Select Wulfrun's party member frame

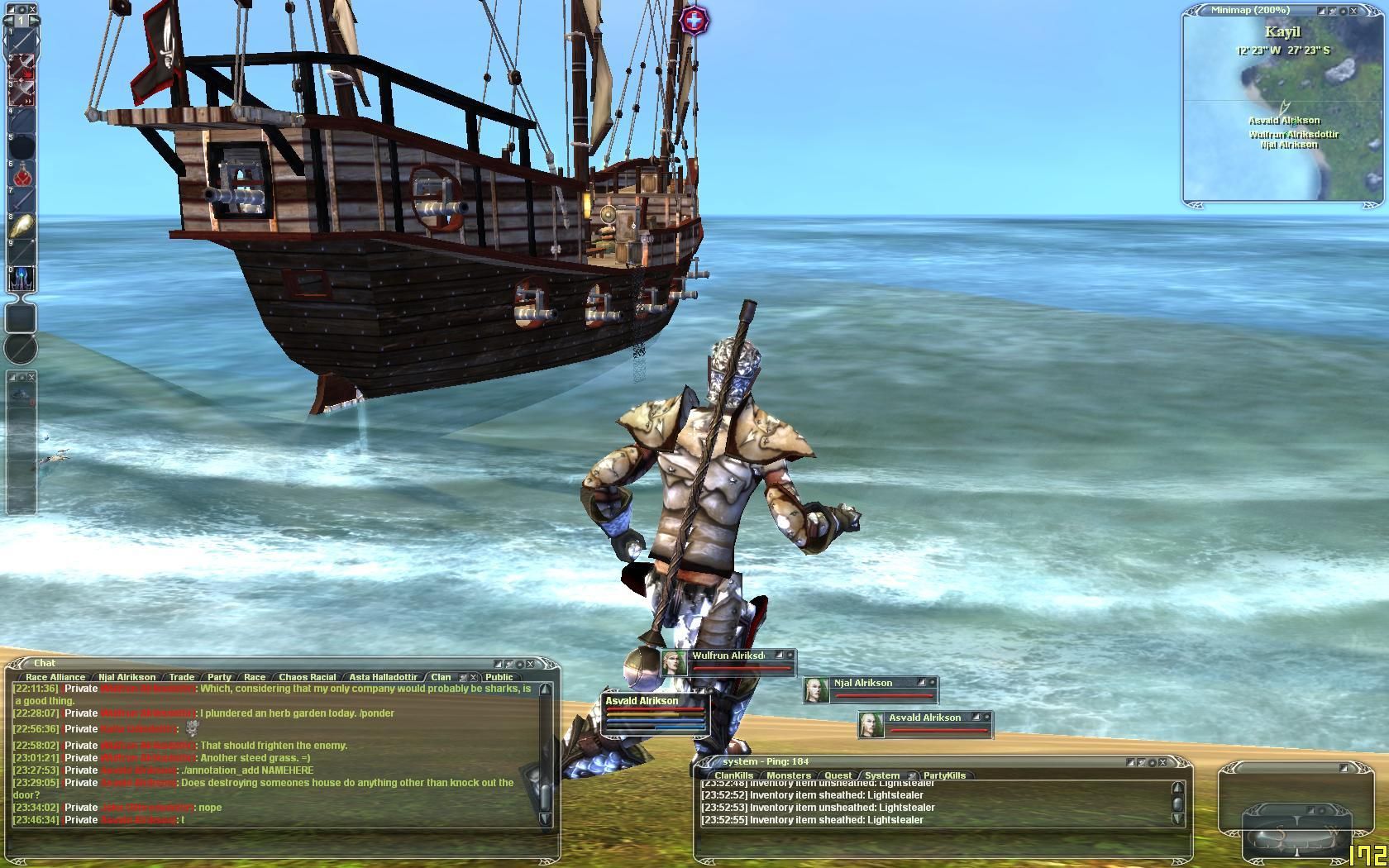pyautogui.click(x=728, y=661)
